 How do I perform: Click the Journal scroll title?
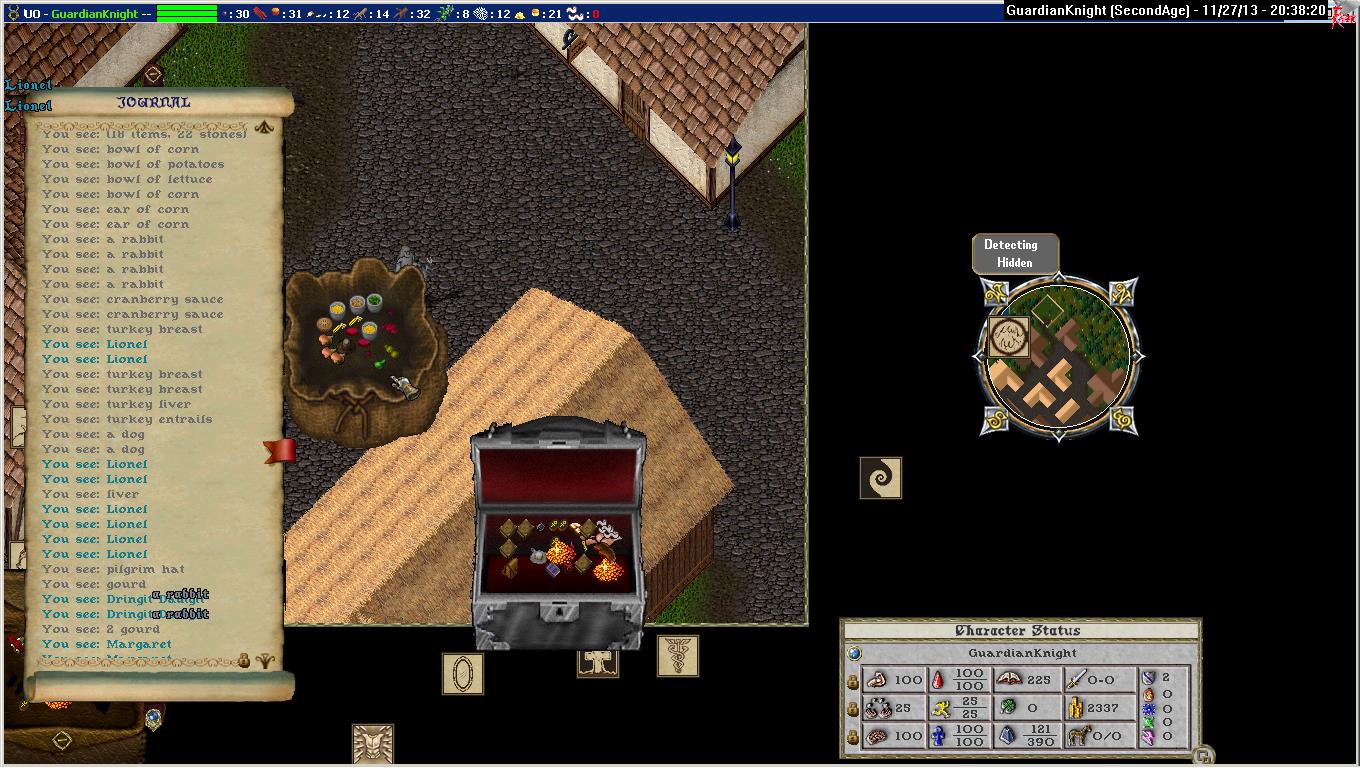(153, 102)
